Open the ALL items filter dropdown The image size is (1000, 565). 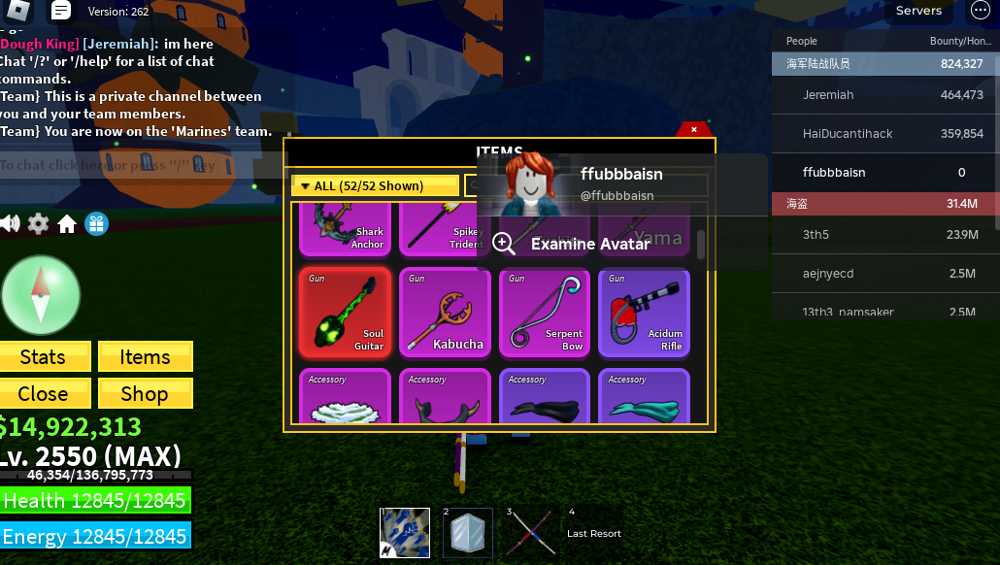click(375, 186)
